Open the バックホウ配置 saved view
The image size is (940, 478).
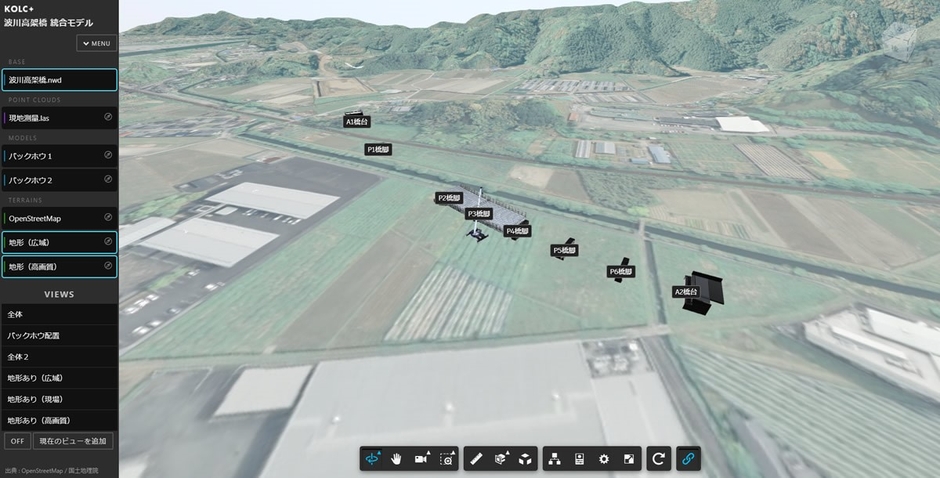[x=59, y=336]
